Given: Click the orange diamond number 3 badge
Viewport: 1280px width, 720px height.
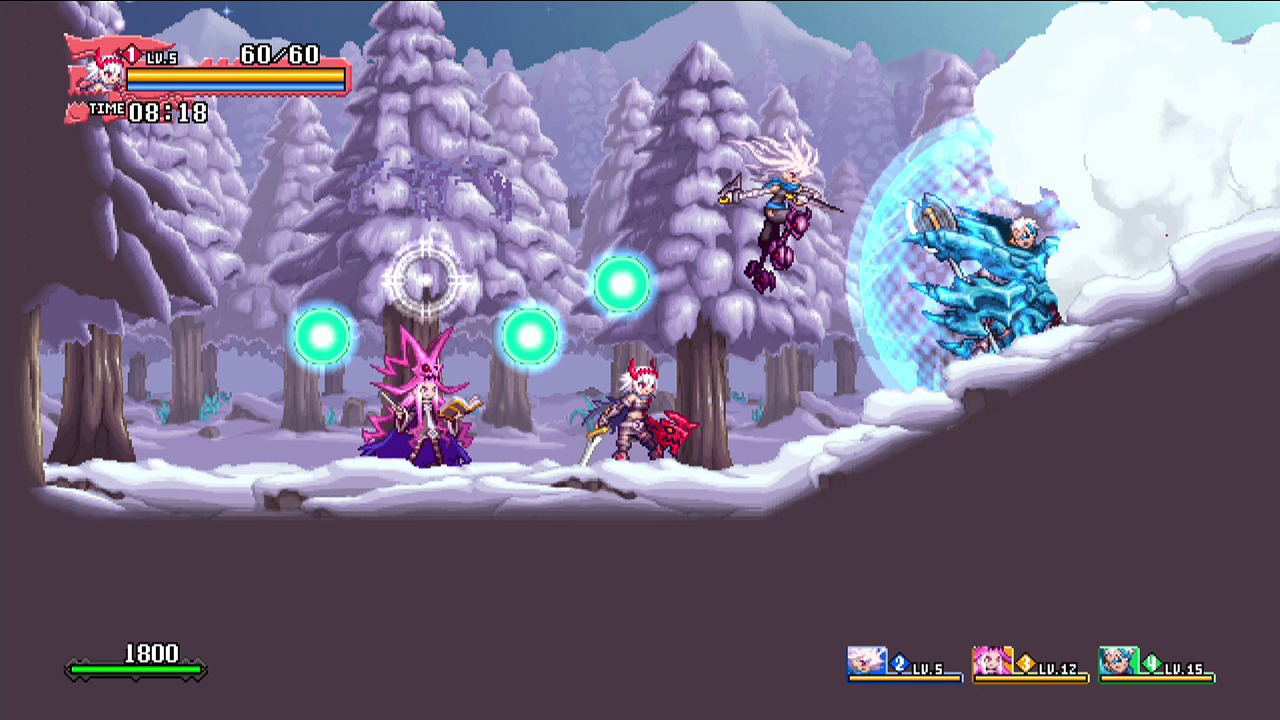Looking at the screenshot, I should coord(1026,661).
